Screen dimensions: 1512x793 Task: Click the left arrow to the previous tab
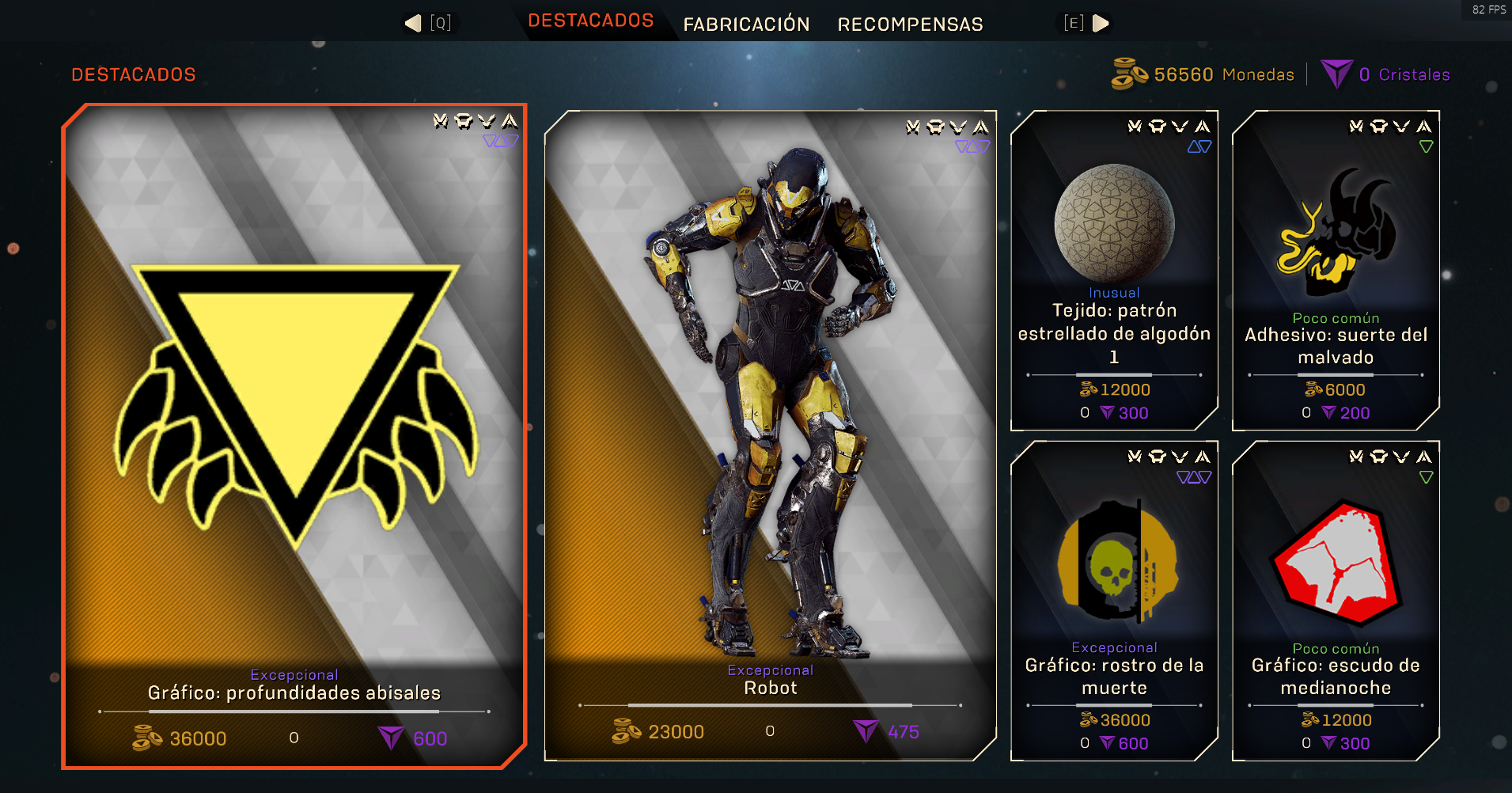[x=414, y=23]
